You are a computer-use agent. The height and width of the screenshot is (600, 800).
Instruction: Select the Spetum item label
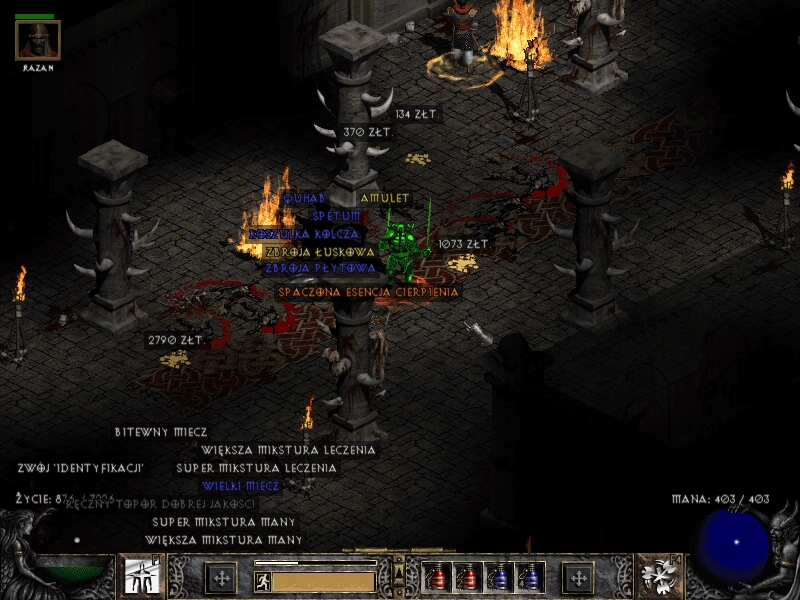[336, 216]
